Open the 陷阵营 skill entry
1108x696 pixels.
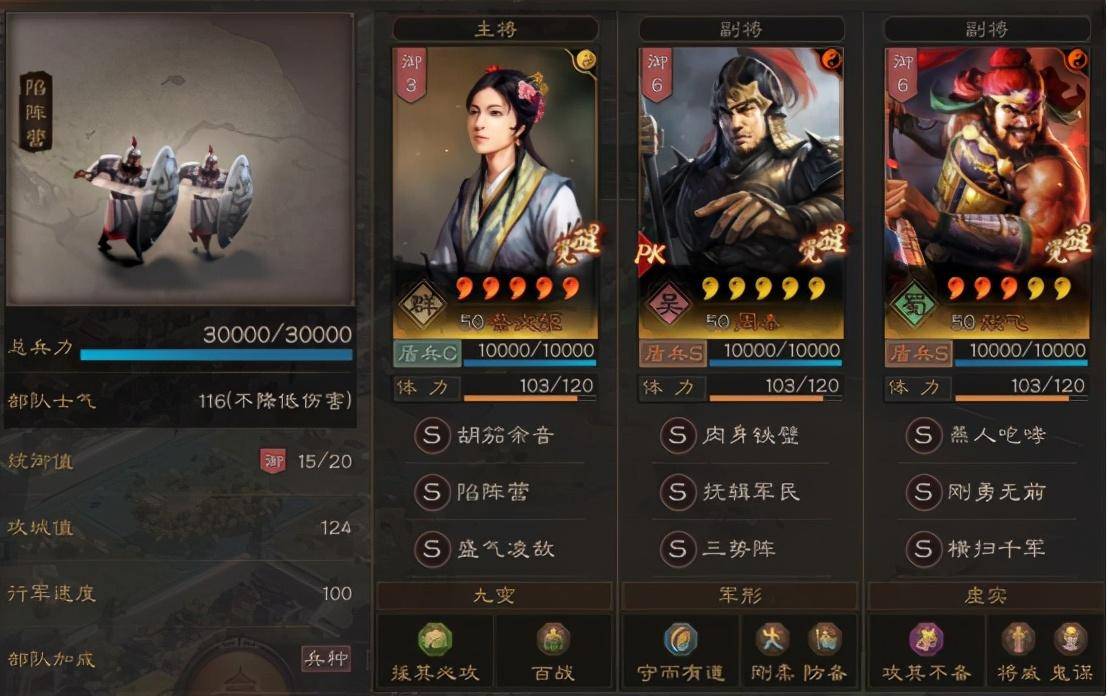point(492,492)
